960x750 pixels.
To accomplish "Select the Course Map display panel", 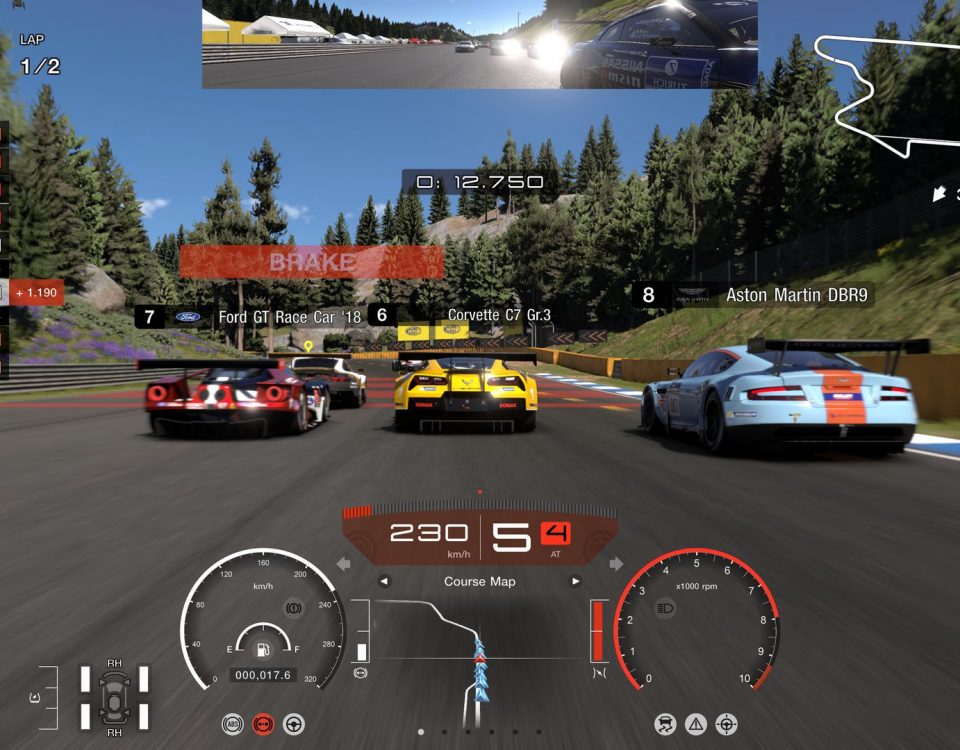I will coord(479,582).
